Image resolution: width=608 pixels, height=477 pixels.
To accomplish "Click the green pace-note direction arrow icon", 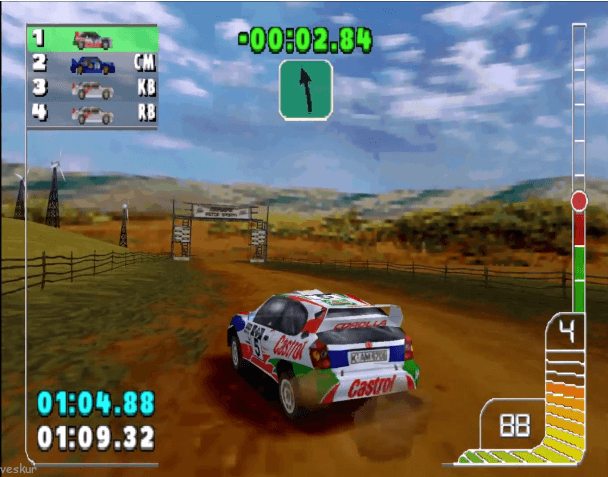I will (x=306, y=89).
